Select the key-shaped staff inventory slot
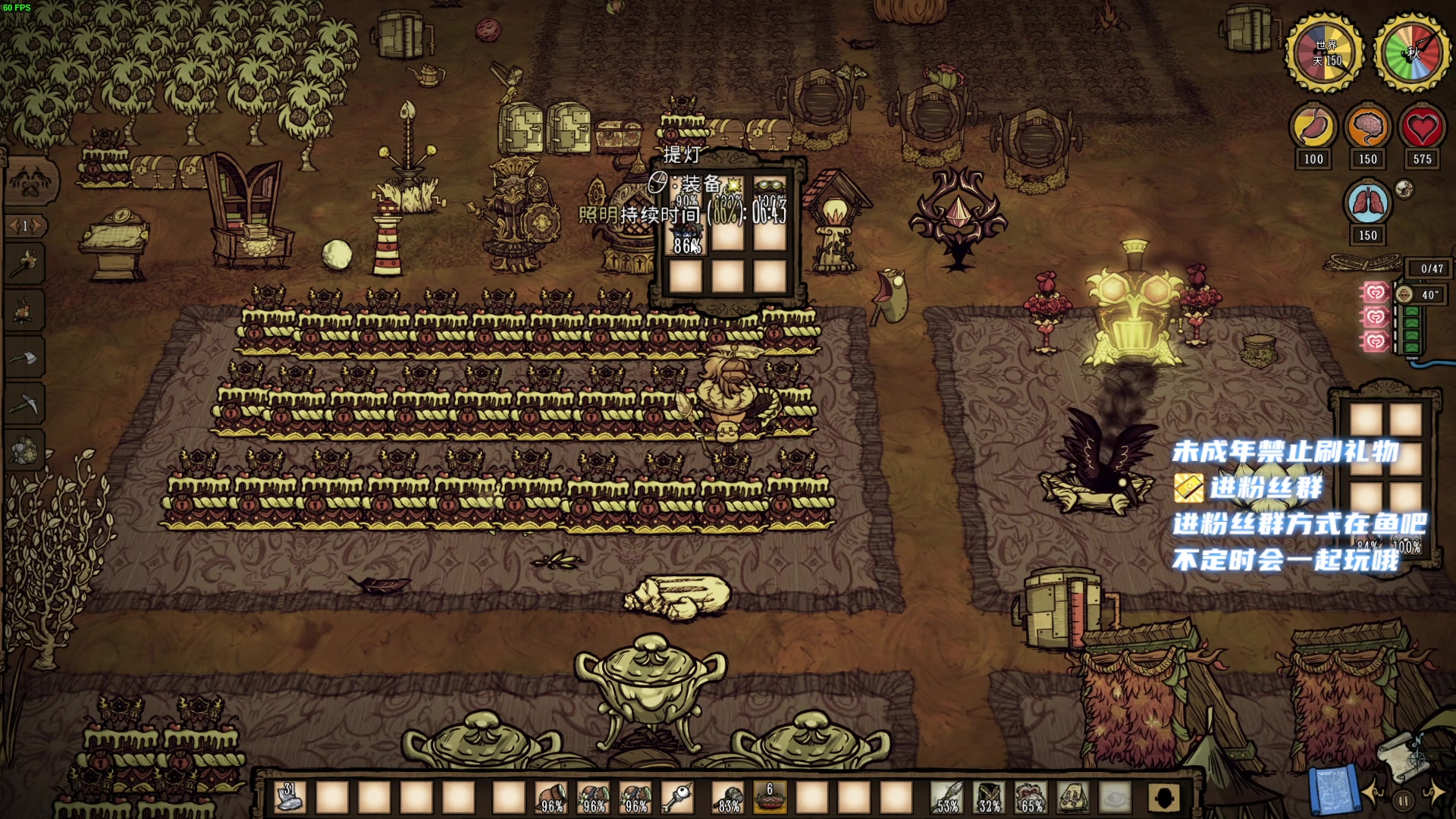 (x=676, y=798)
